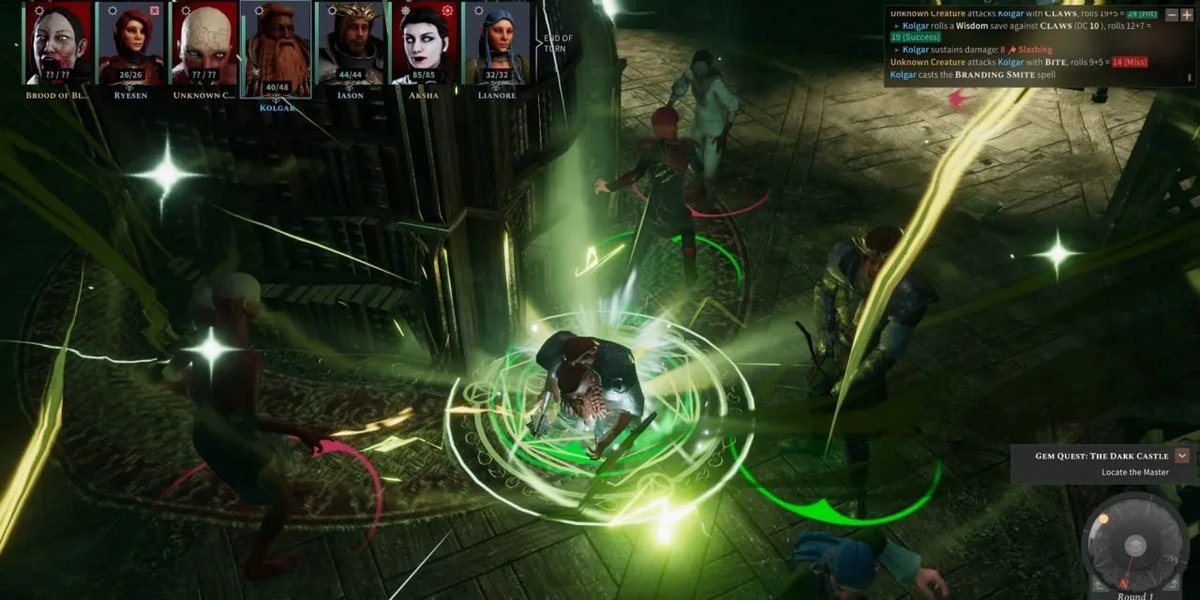Click the Unknown Creature portrait
Viewport: 1200px width, 600px height.
[x=204, y=43]
